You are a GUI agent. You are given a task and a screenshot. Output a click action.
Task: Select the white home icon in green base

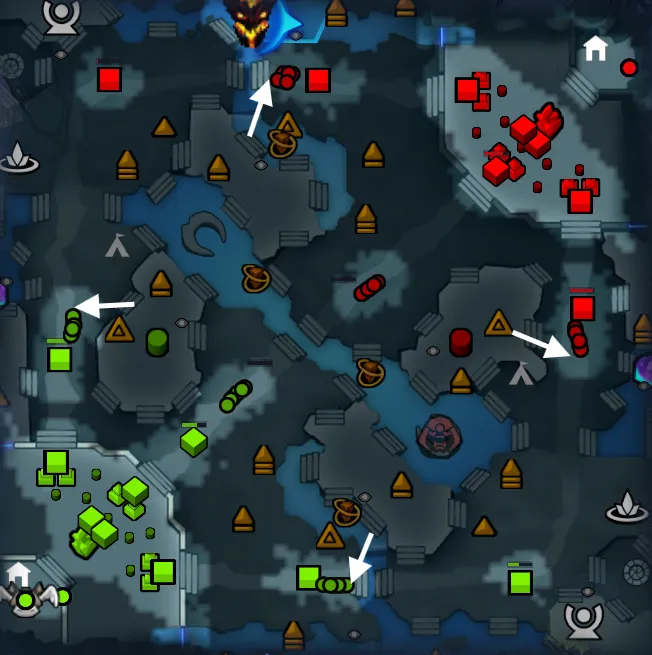19,573
